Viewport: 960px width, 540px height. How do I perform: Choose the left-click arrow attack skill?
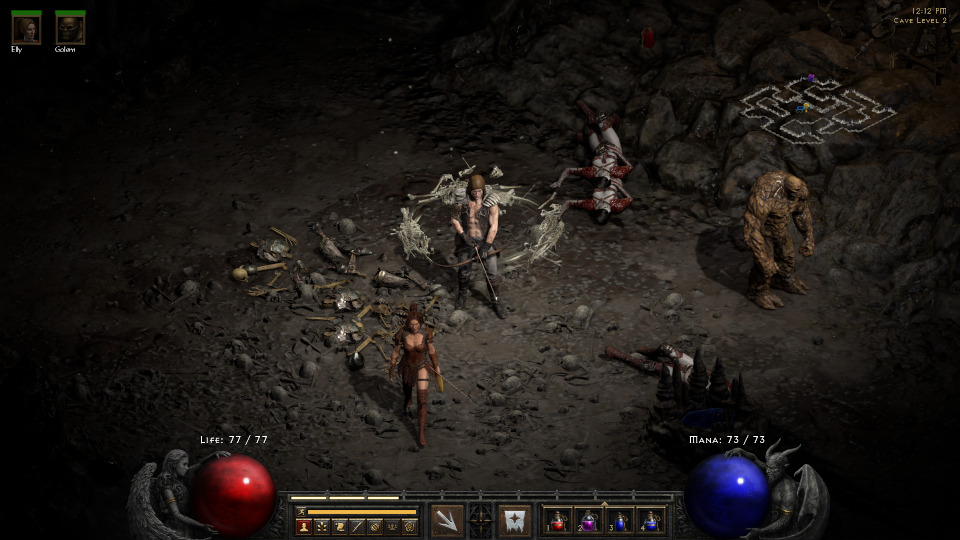(447, 520)
